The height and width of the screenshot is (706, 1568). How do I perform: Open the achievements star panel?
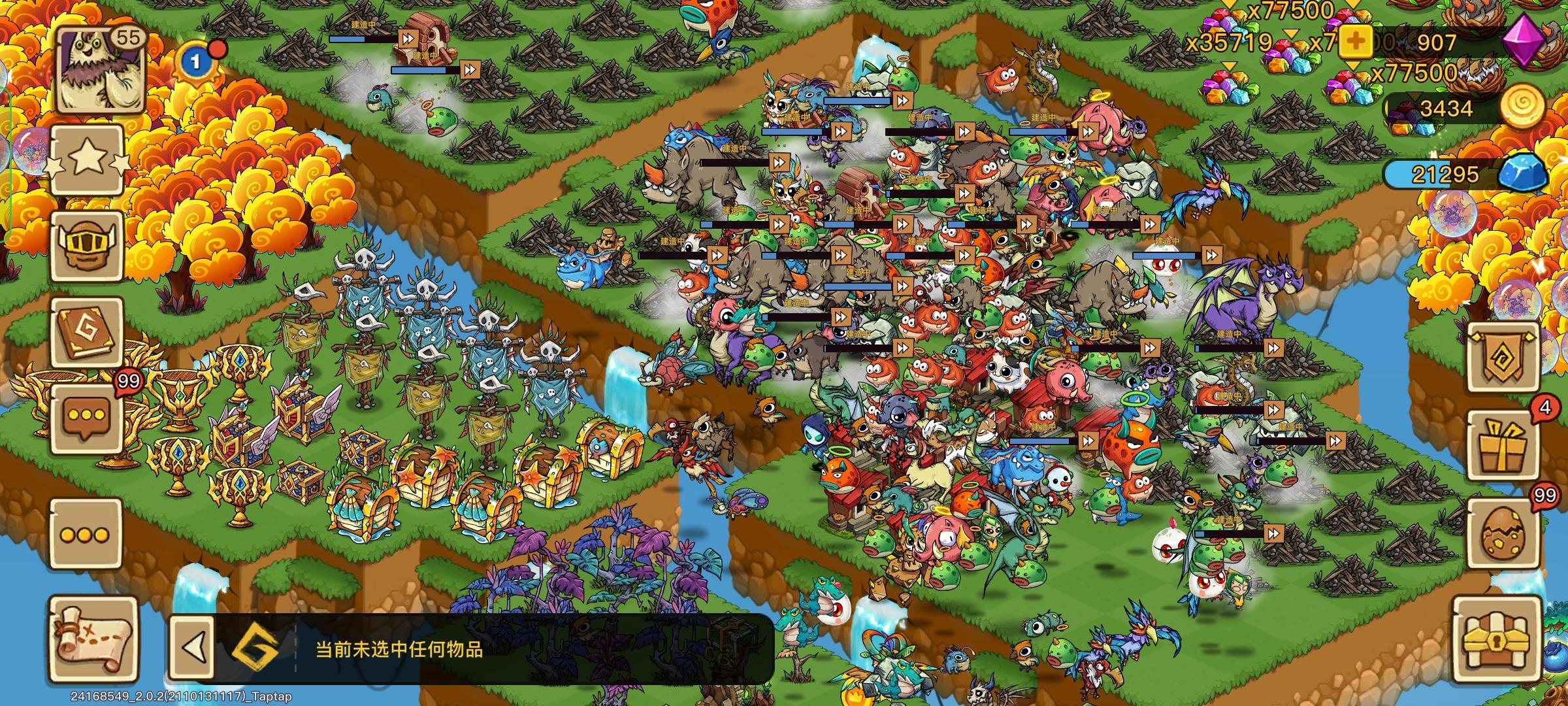(x=88, y=159)
